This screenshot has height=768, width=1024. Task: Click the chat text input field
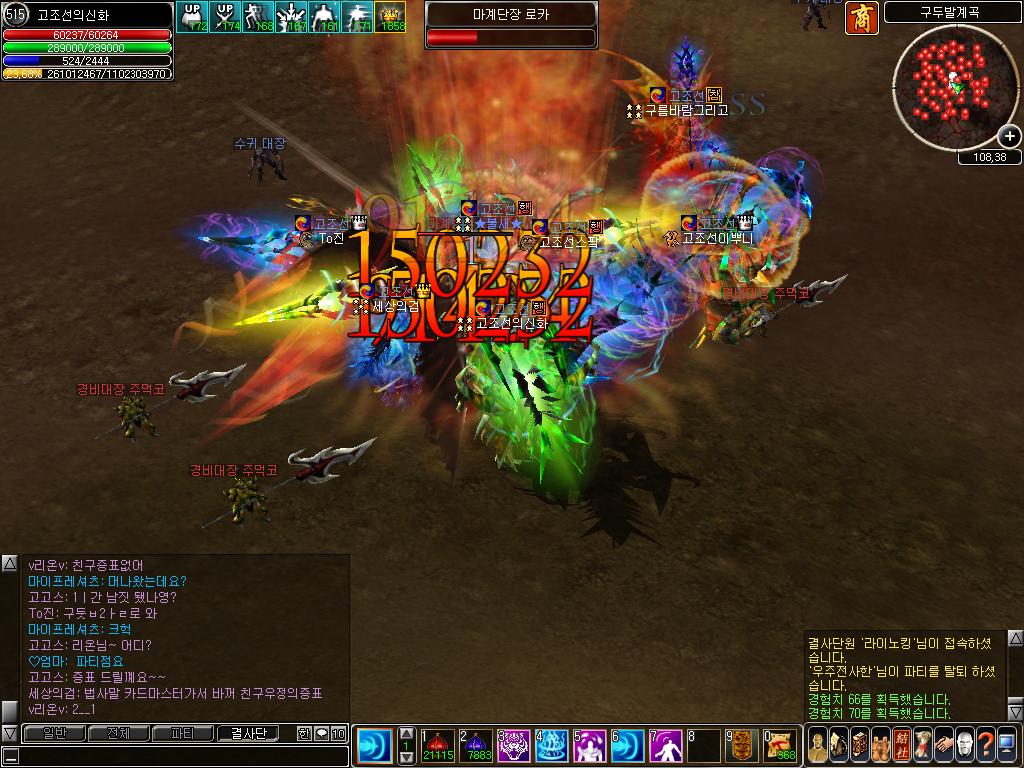click(175, 756)
